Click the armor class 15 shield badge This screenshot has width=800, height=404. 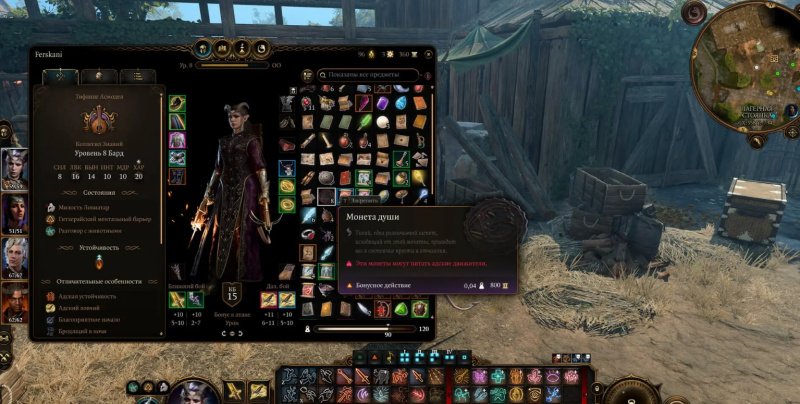230,297
